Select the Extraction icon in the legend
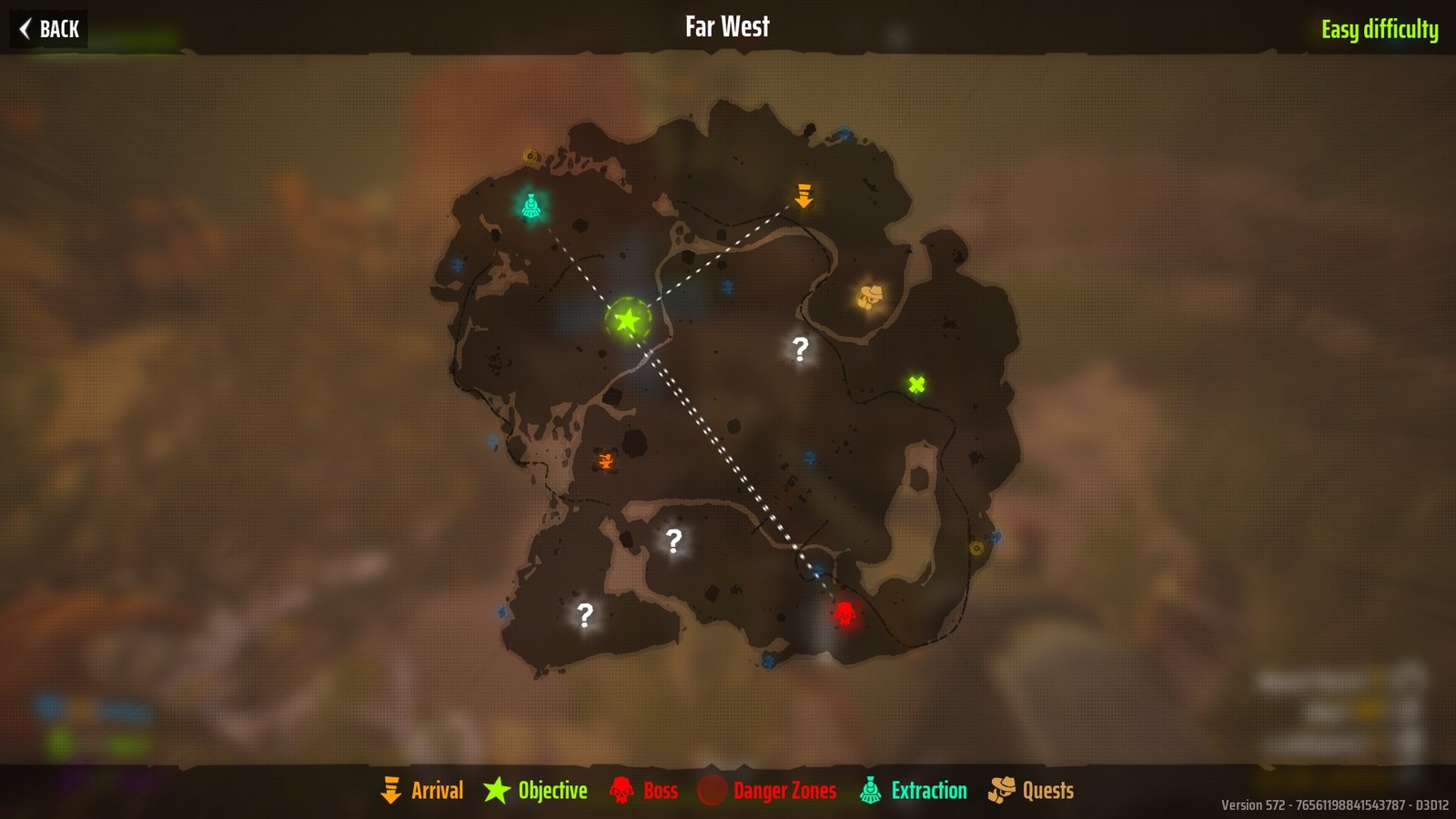The width and height of the screenshot is (1456, 819). point(872,790)
